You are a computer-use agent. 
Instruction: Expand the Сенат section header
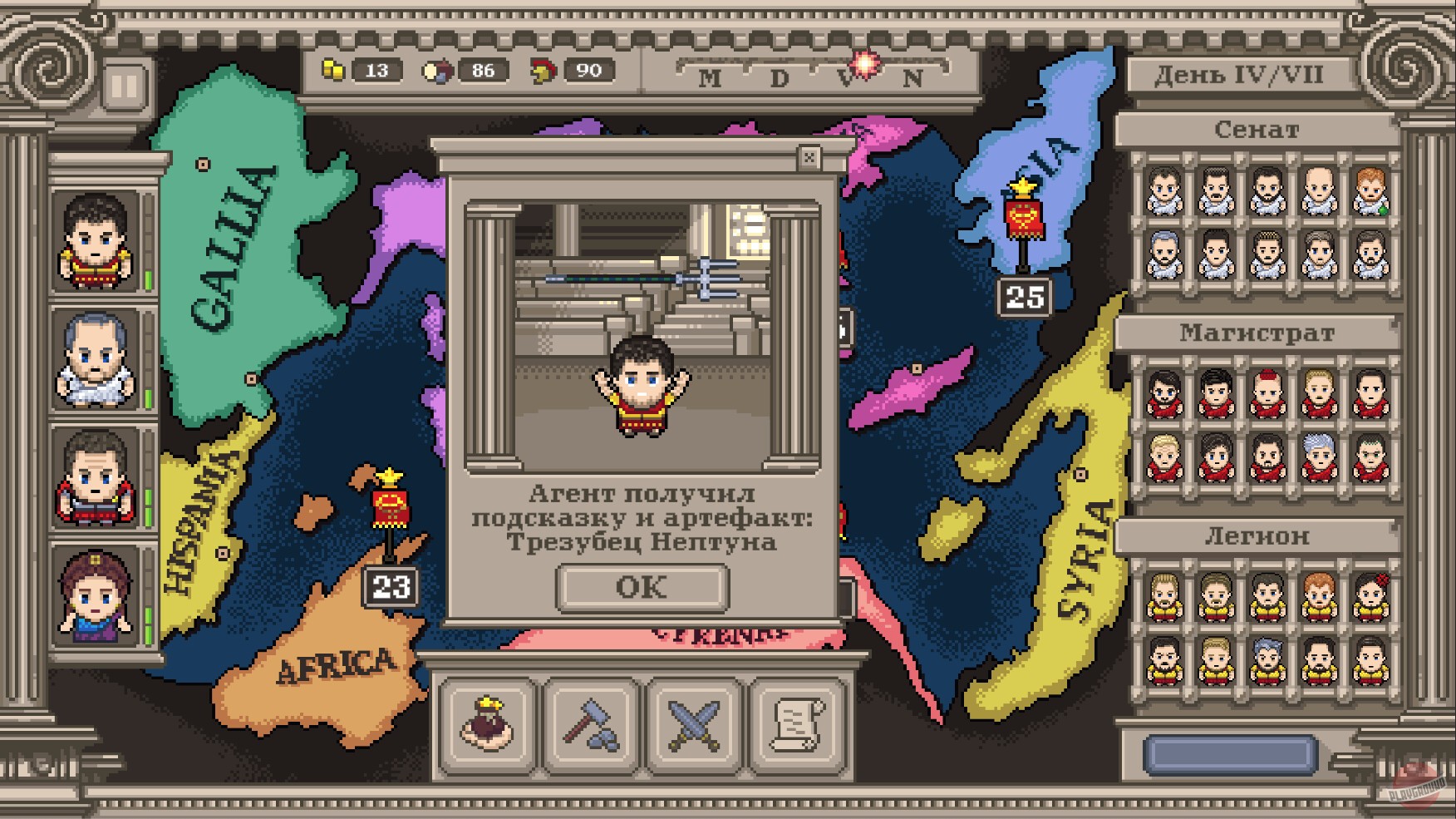click(1257, 130)
